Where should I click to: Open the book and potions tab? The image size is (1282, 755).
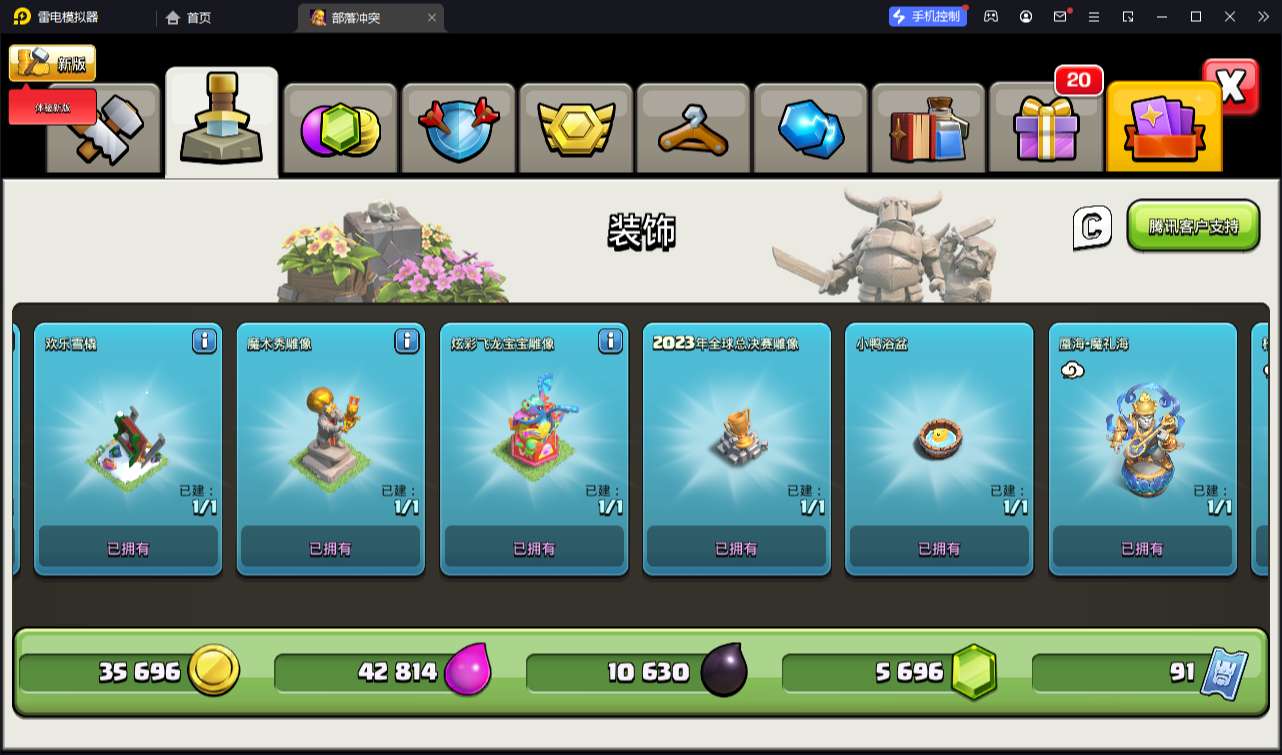click(928, 130)
